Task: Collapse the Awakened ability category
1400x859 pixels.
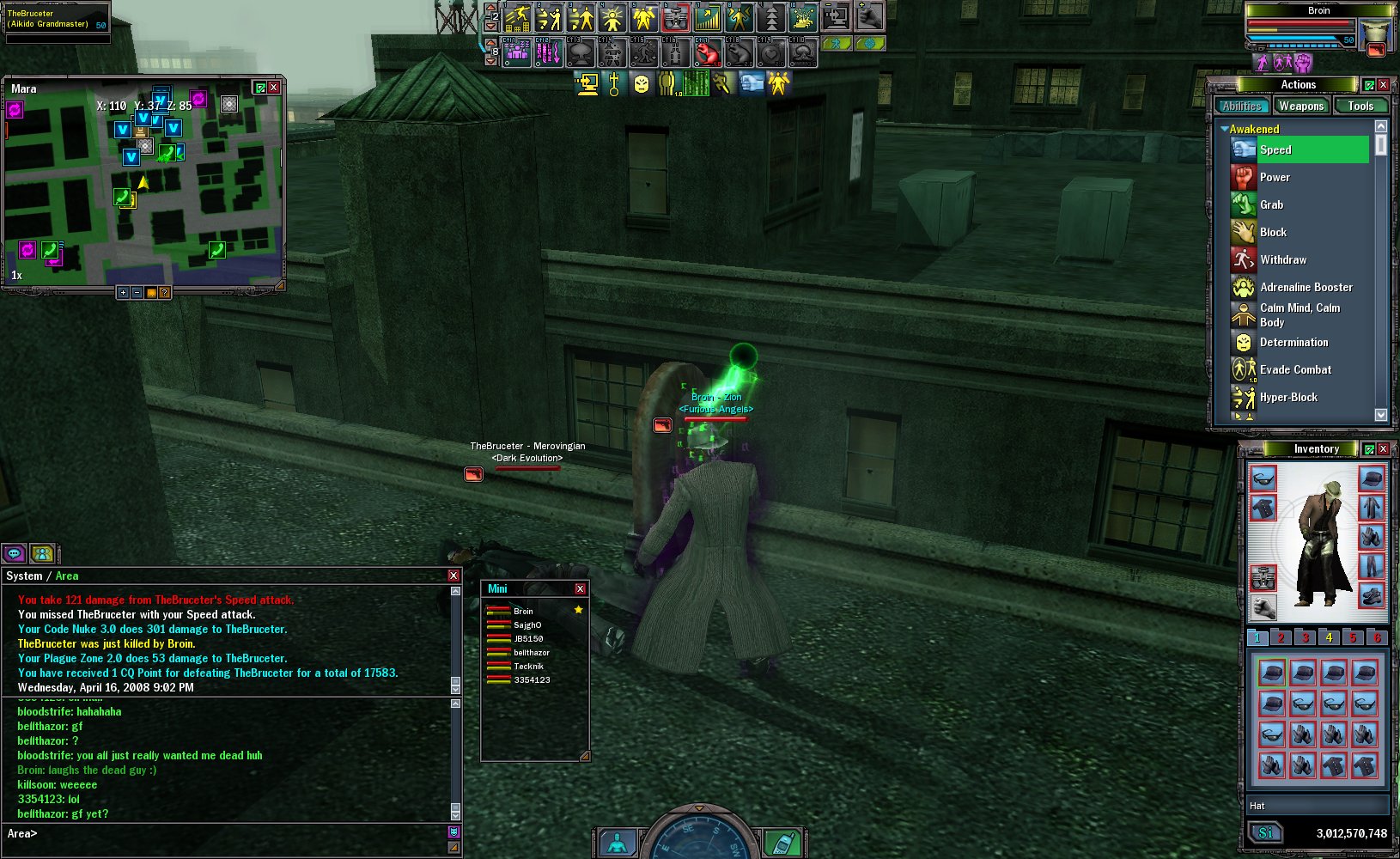Action: (x=1224, y=129)
